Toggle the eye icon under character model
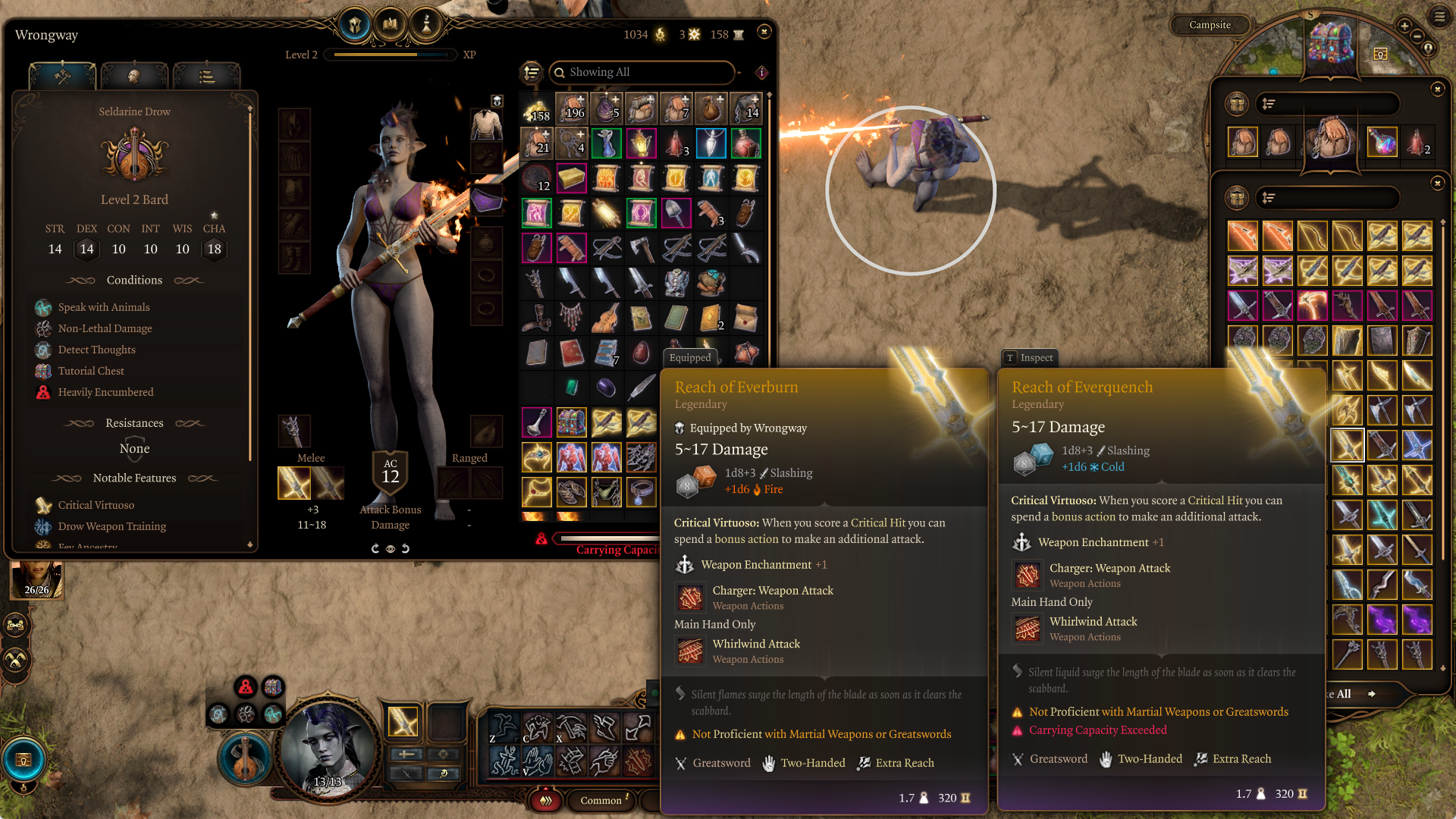Image resolution: width=1456 pixels, height=819 pixels. click(x=390, y=548)
